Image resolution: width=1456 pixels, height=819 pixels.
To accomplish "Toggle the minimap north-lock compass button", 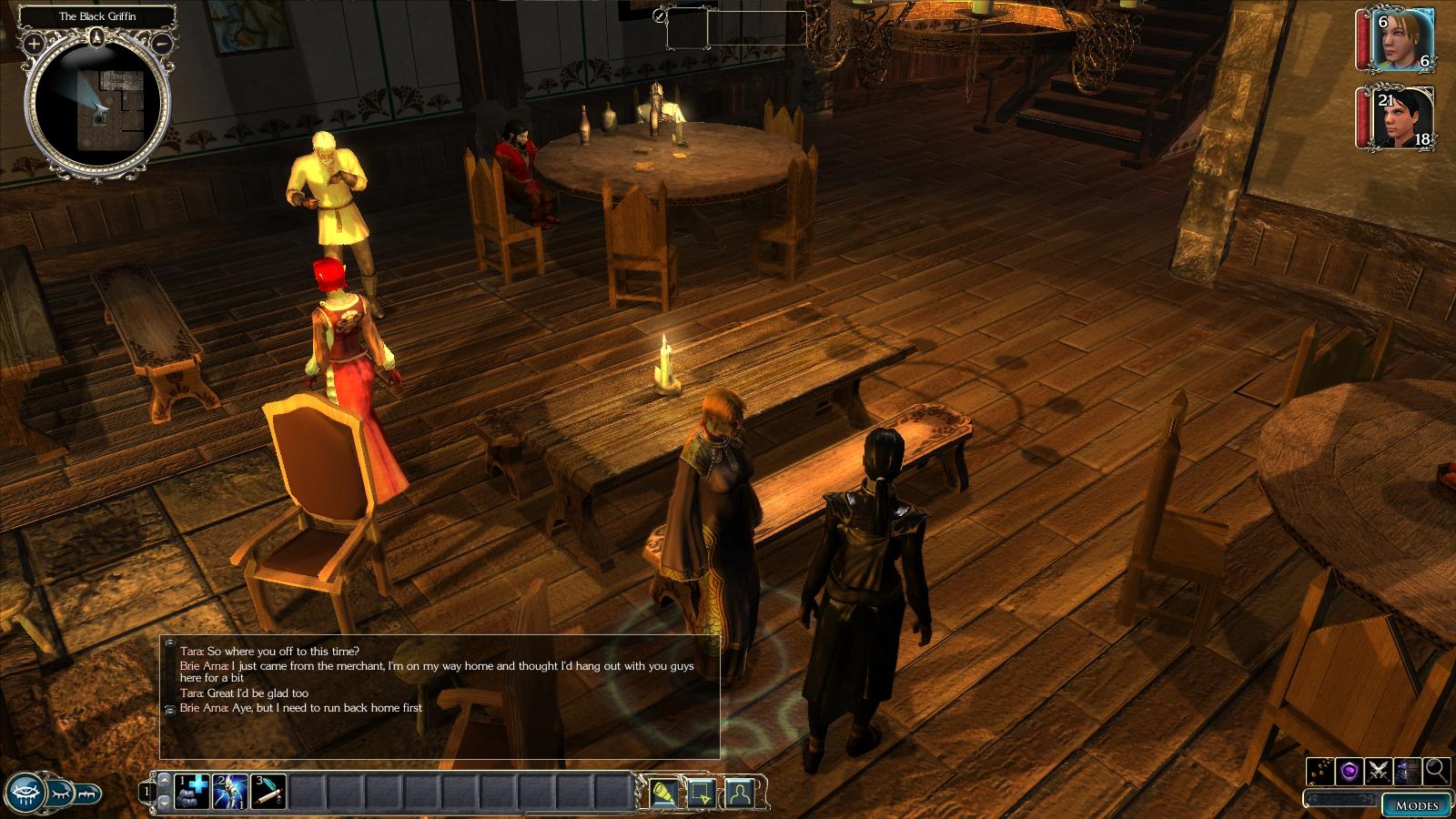I will (97, 37).
